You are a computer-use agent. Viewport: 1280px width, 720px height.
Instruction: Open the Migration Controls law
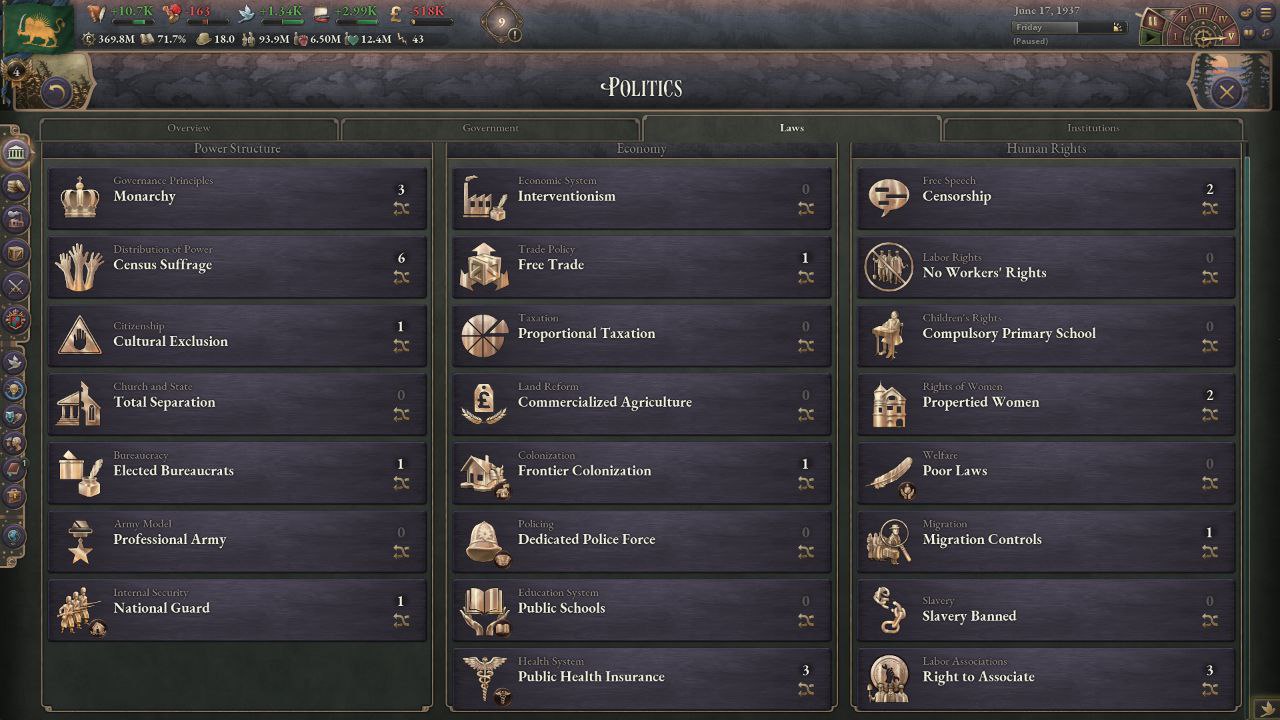[1046, 541]
